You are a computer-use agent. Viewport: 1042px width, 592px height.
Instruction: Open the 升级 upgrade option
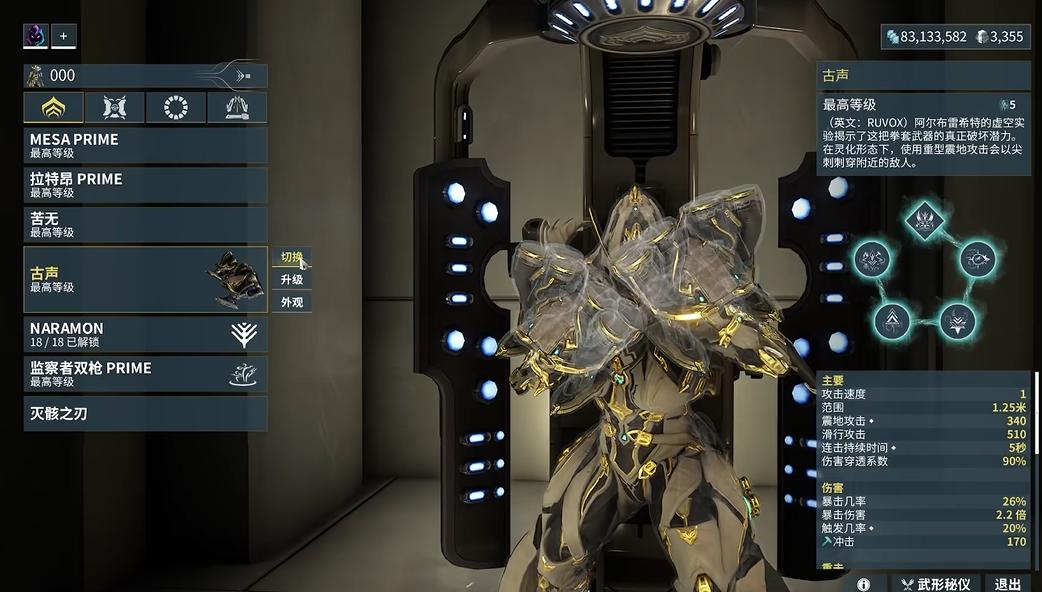click(x=291, y=280)
